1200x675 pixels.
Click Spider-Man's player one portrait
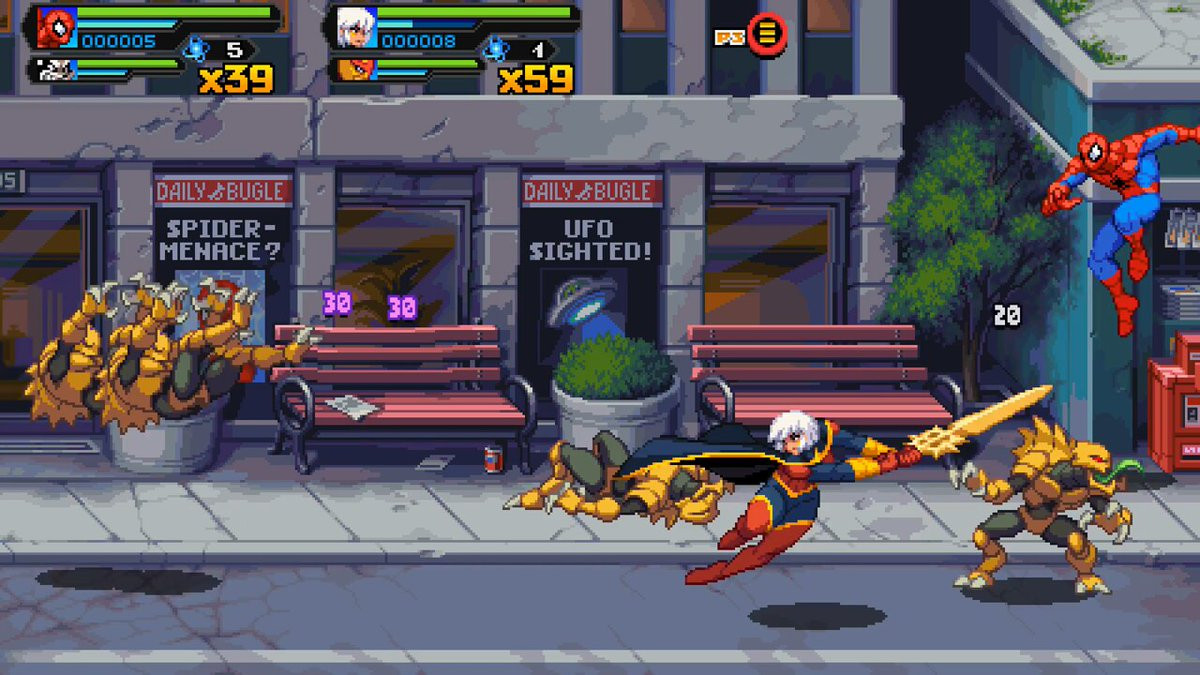click(56, 28)
